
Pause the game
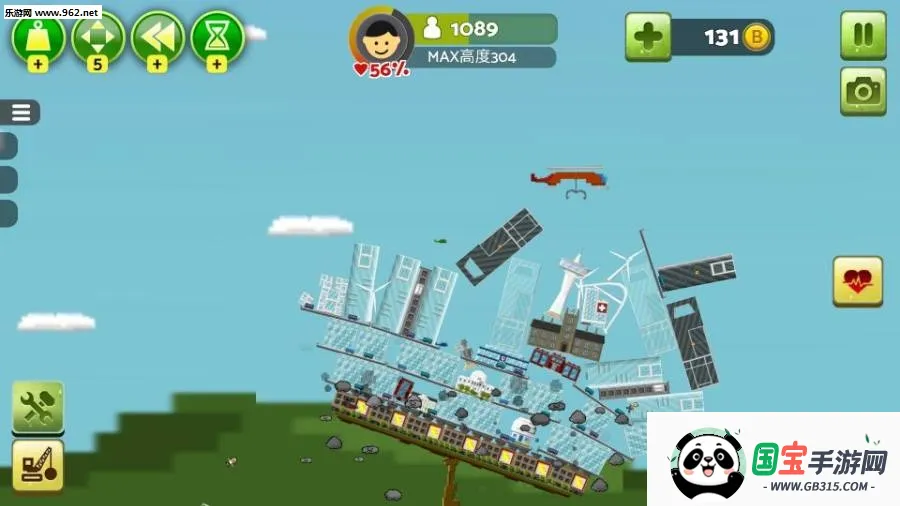862,36
